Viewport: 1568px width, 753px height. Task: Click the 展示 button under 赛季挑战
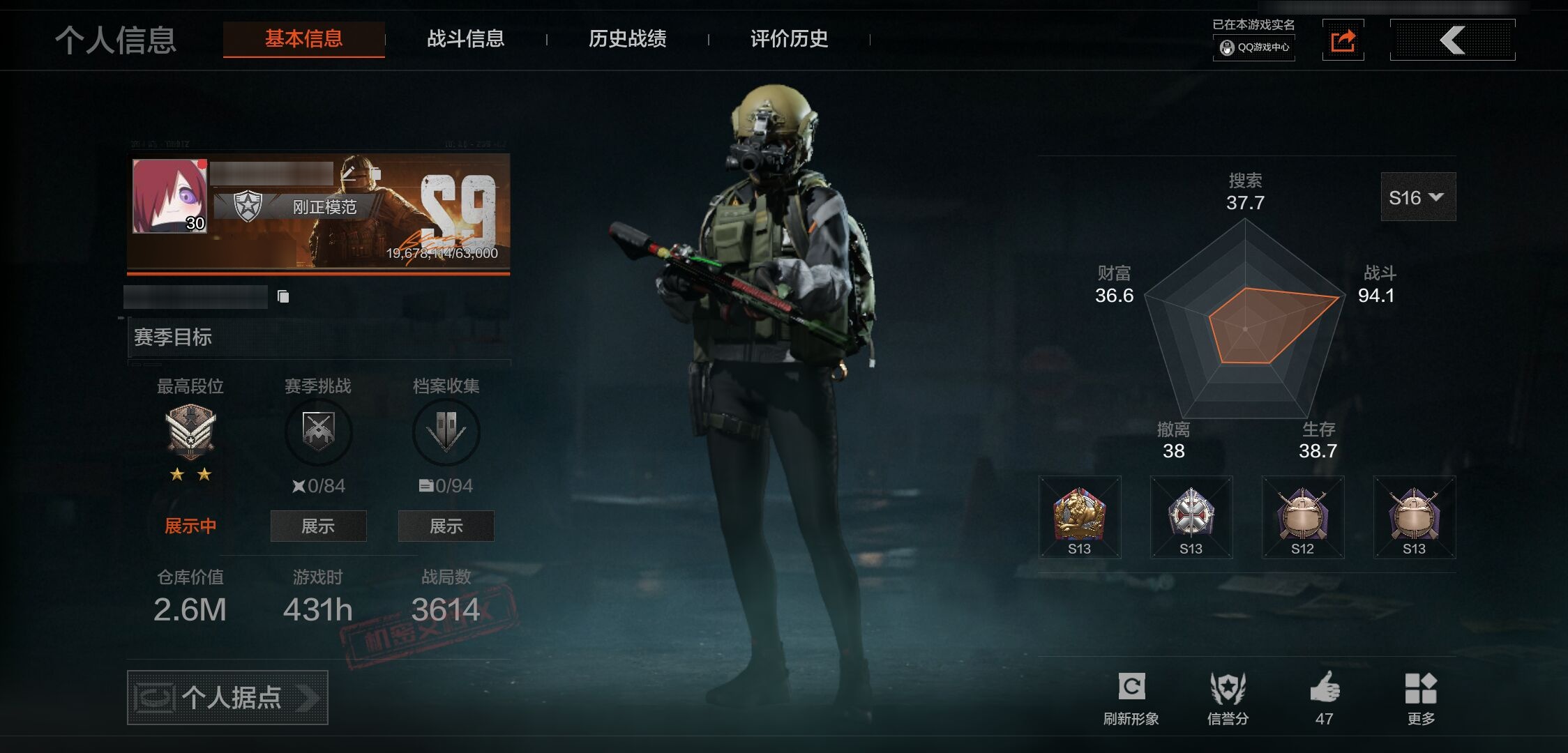point(317,526)
